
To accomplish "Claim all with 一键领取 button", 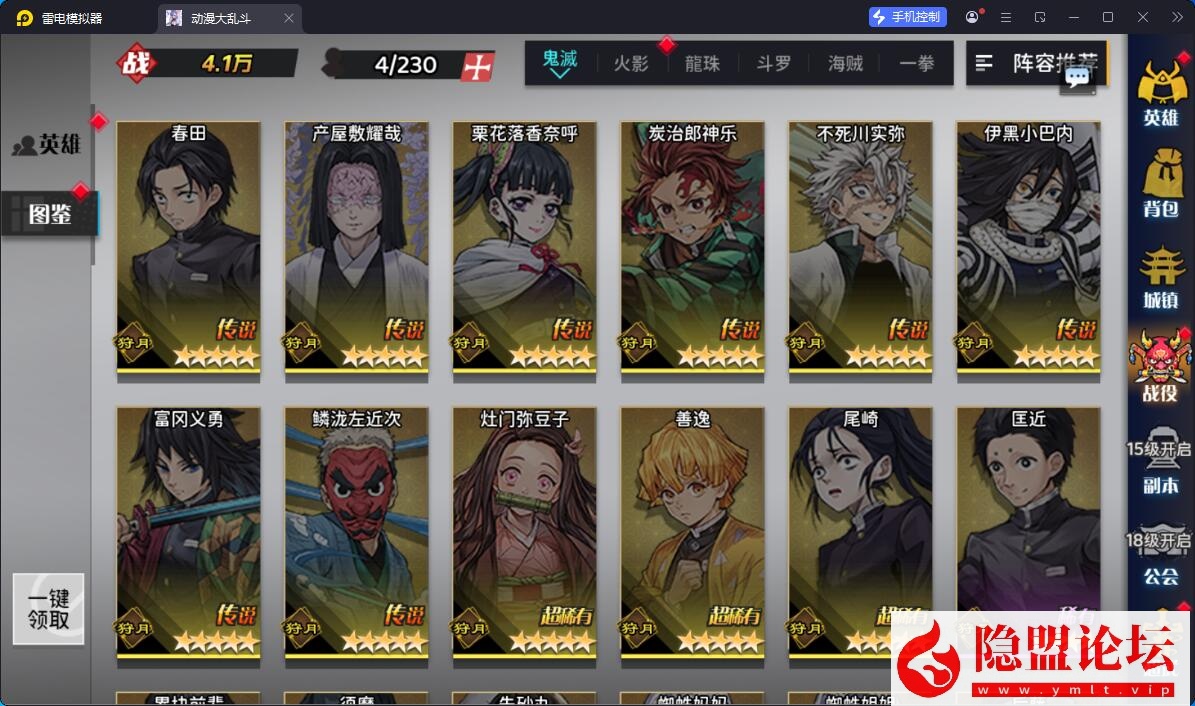I will 48,608.
